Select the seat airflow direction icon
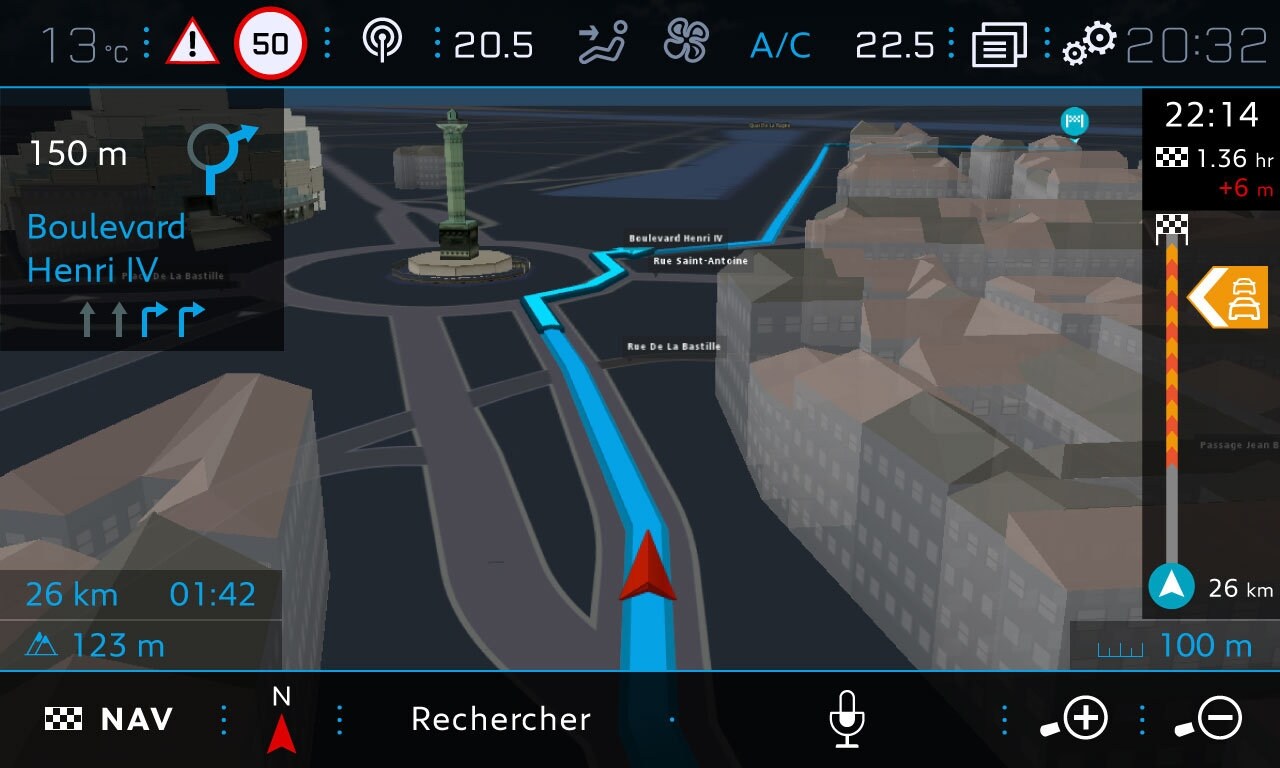The width and height of the screenshot is (1280, 768). pos(603,44)
